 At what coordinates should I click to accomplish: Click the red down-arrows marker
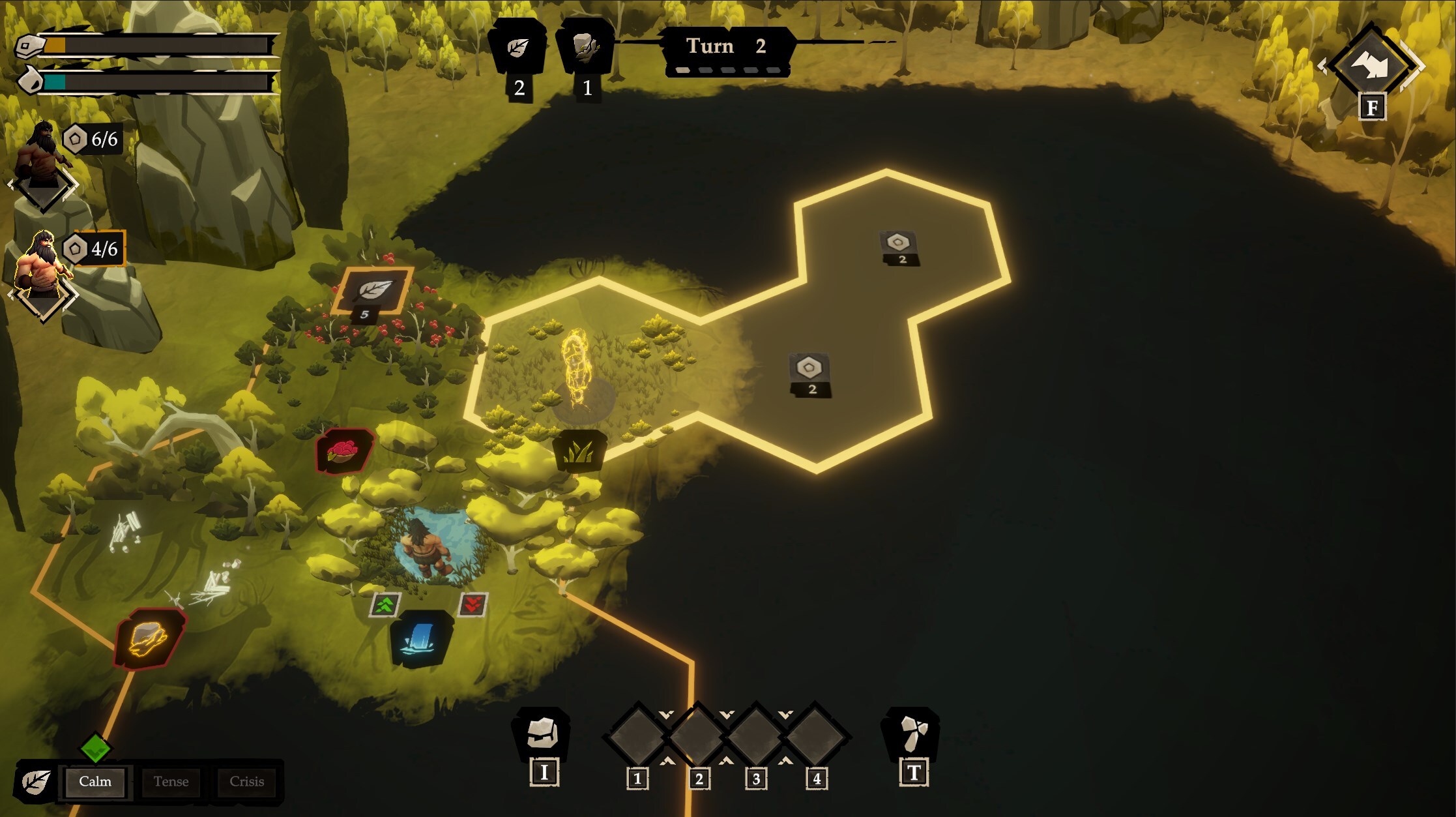(x=473, y=605)
